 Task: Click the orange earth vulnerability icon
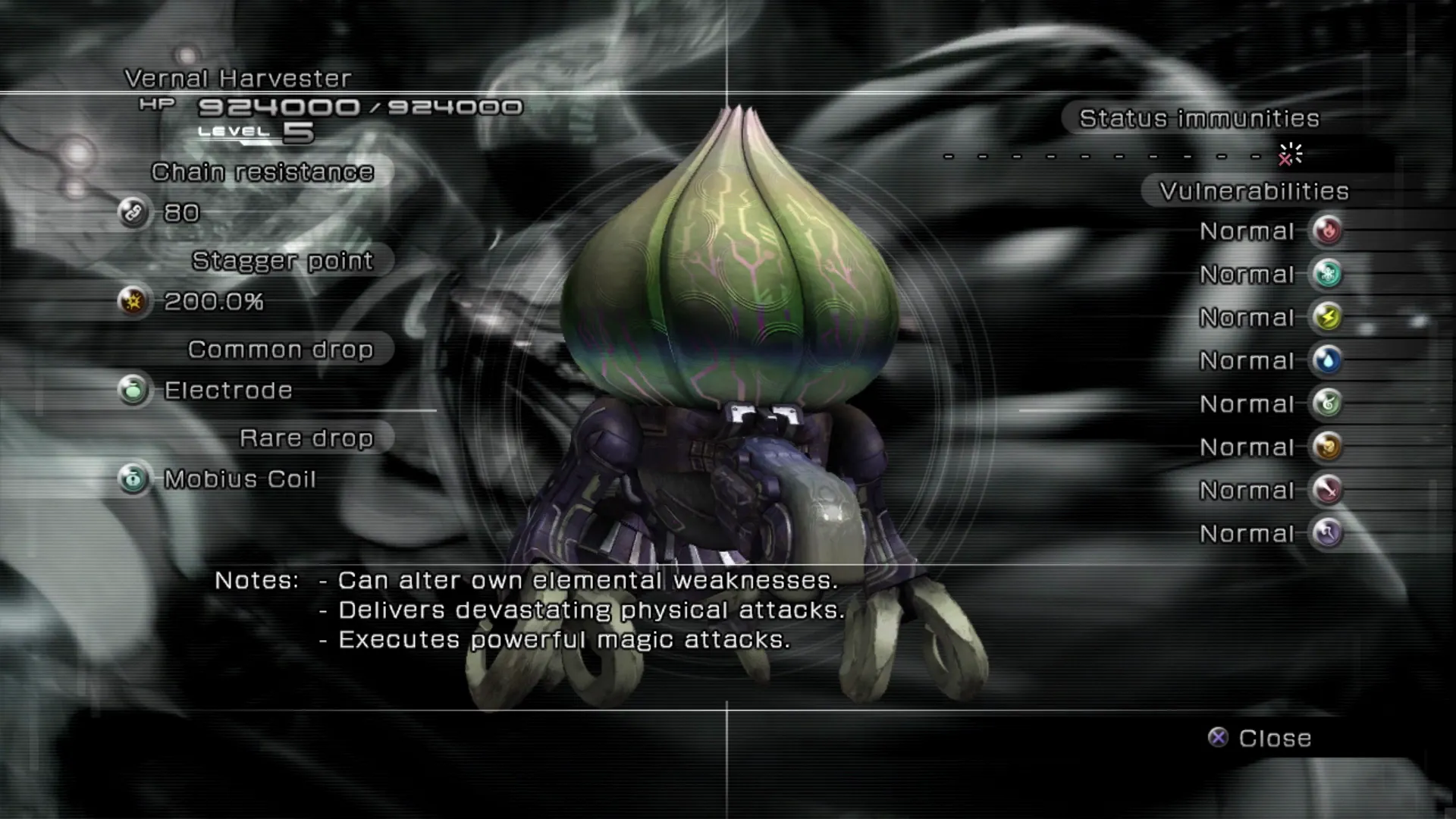[1327, 447]
